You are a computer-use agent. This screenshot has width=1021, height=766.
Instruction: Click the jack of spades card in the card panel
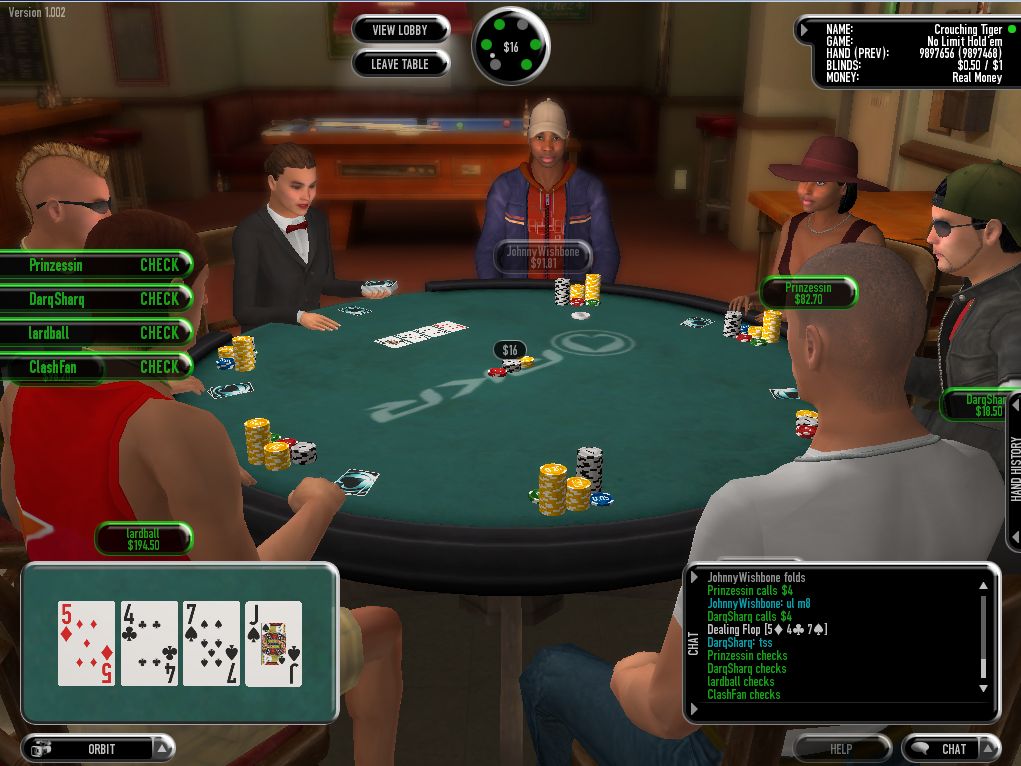[x=273, y=643]
